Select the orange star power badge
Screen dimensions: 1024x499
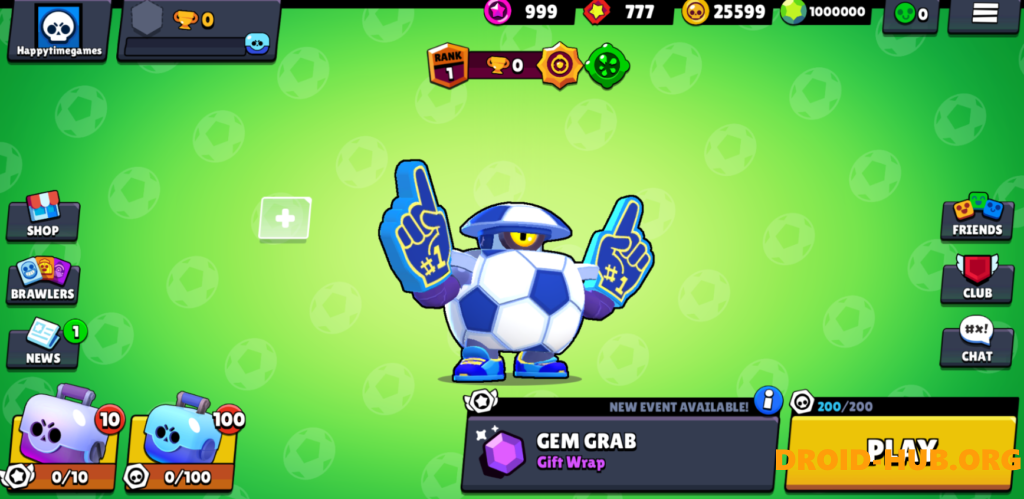click(560, 66)
